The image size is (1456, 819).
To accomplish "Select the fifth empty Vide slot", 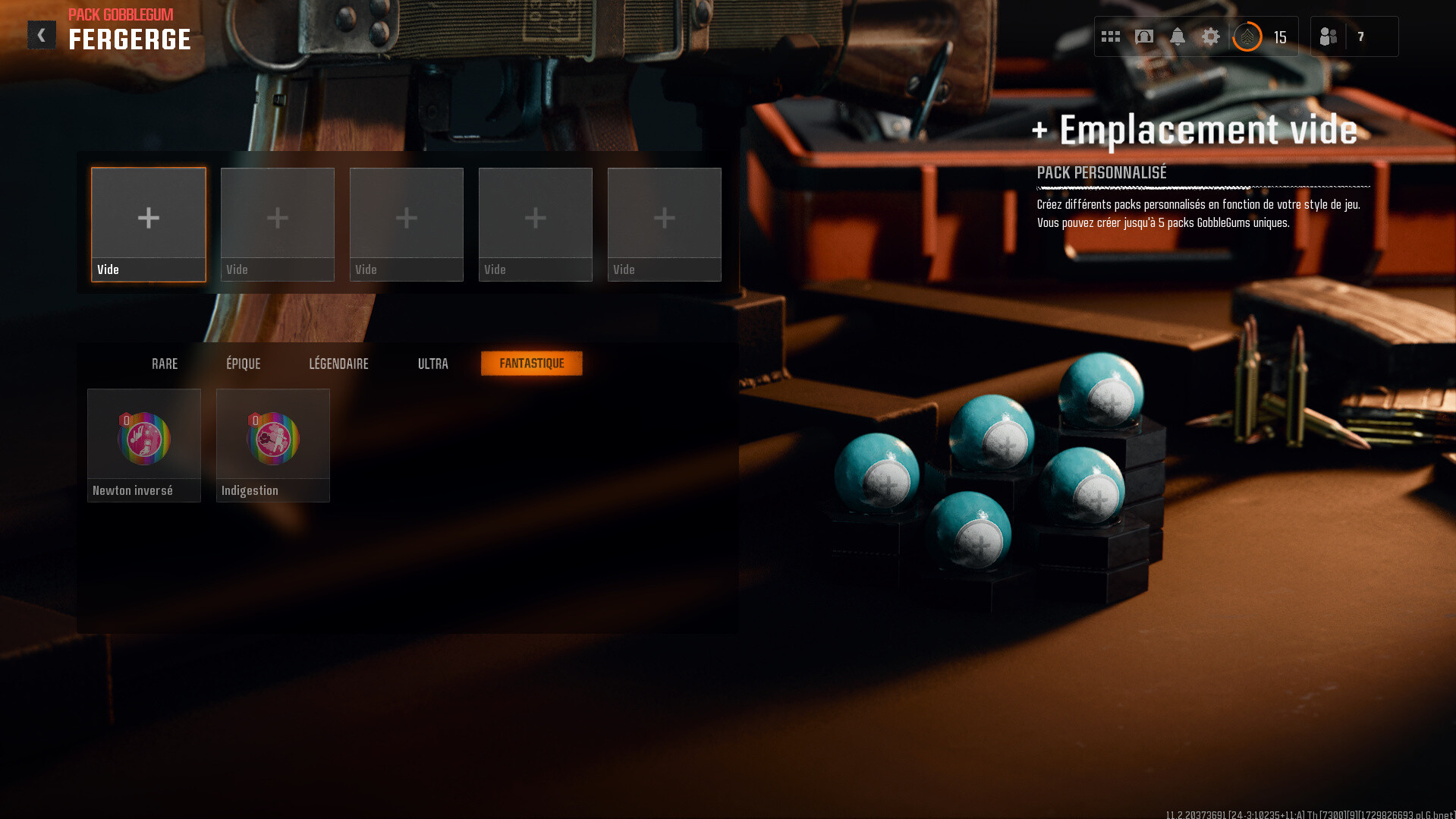I will click(665, 218).
